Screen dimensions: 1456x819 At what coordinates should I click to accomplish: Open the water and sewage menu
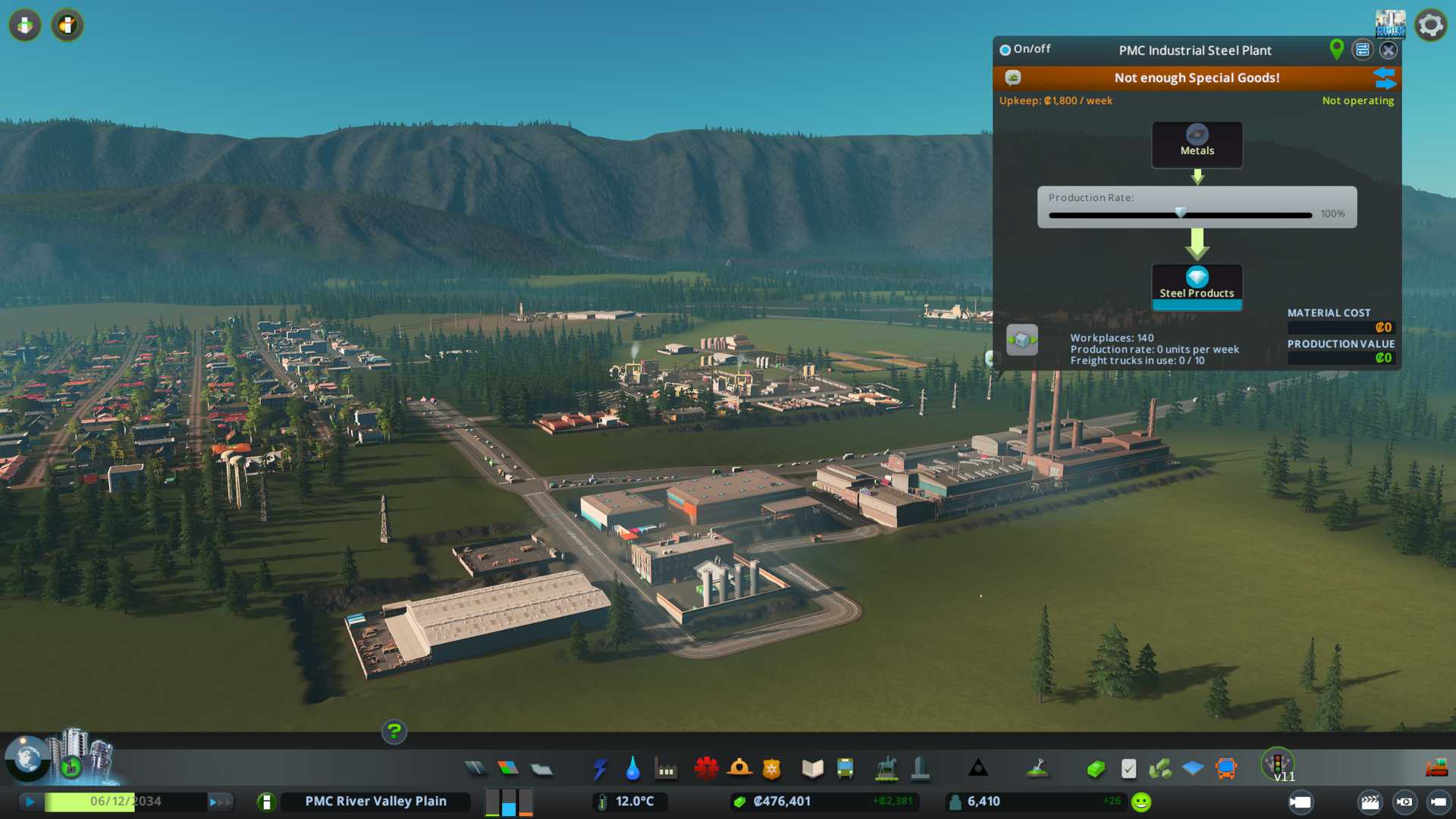[632, 769]
